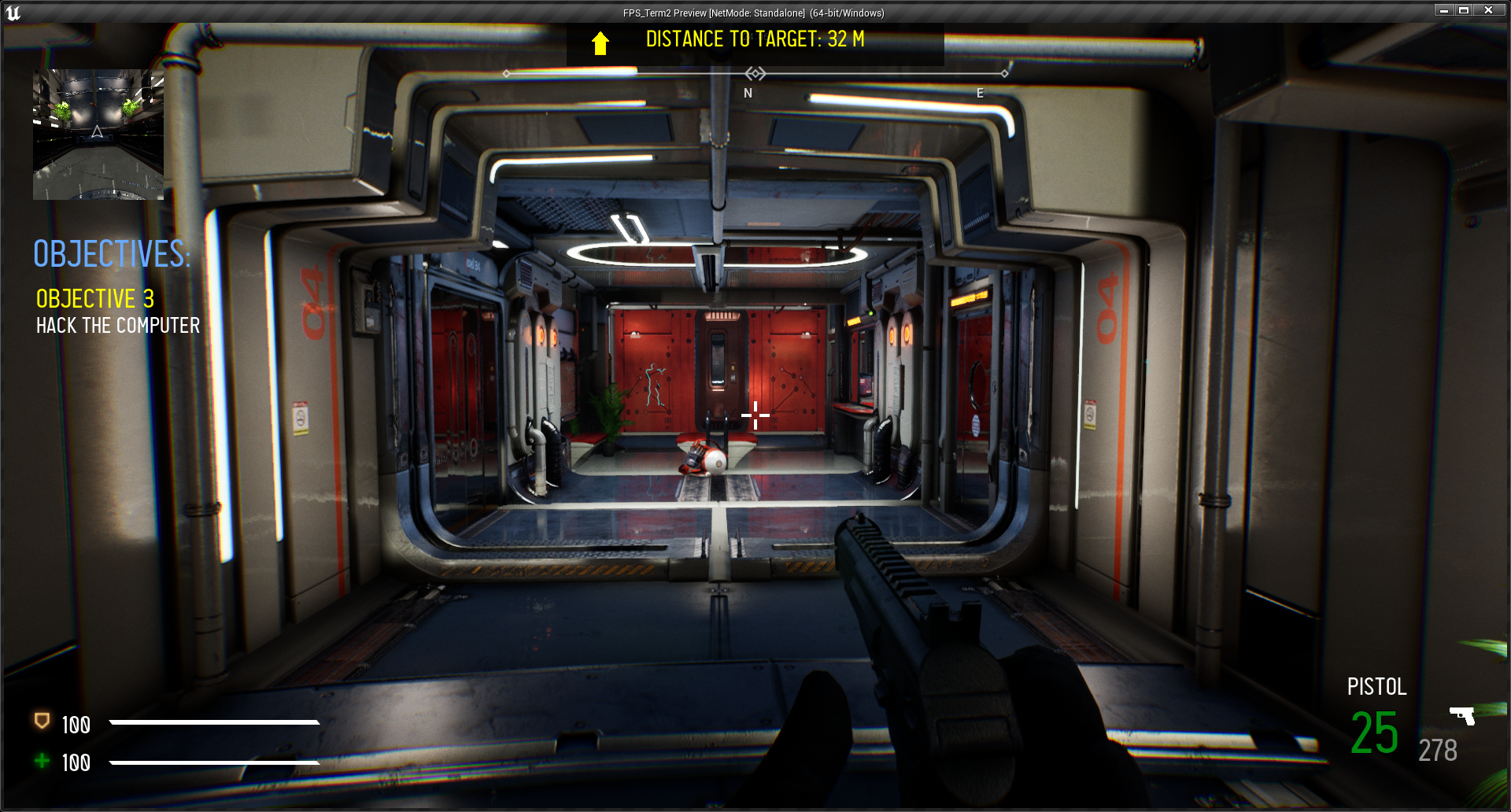Screen dimensions: 1511x812
Task: Select the Objective 3 hack the computer entry
Action: (x=117, y=312)
